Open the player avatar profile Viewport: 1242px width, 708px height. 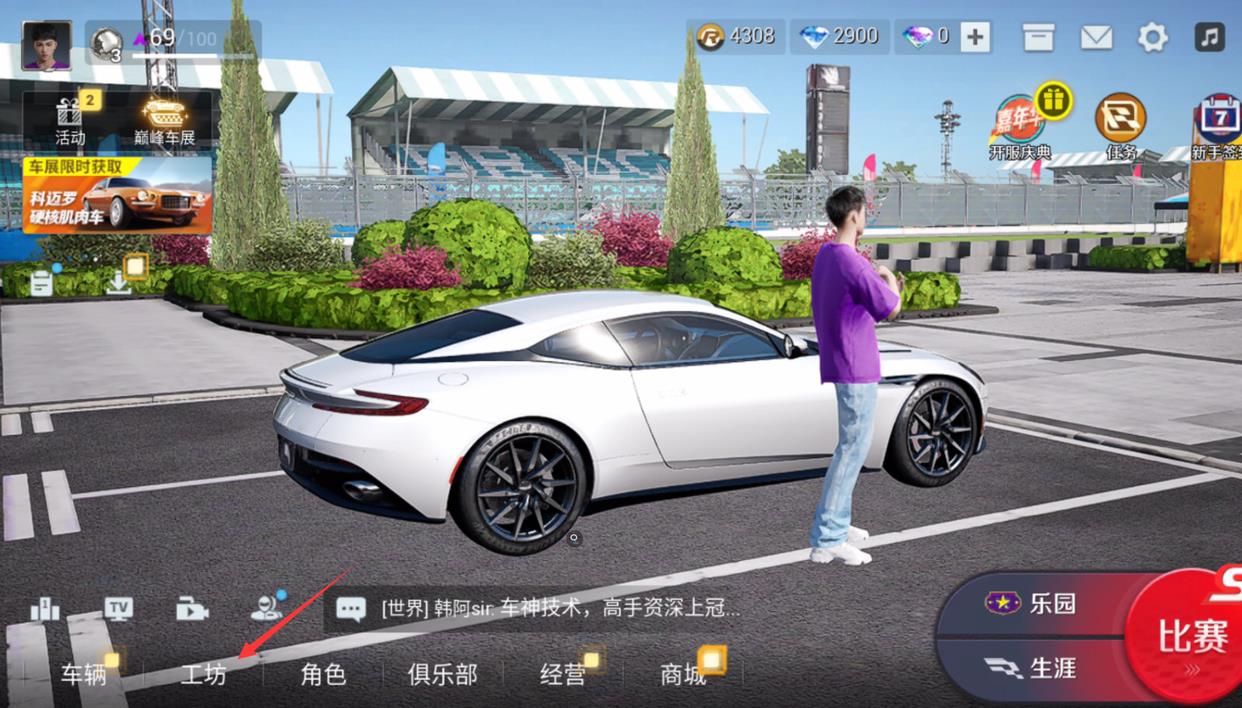pos(46,45)
